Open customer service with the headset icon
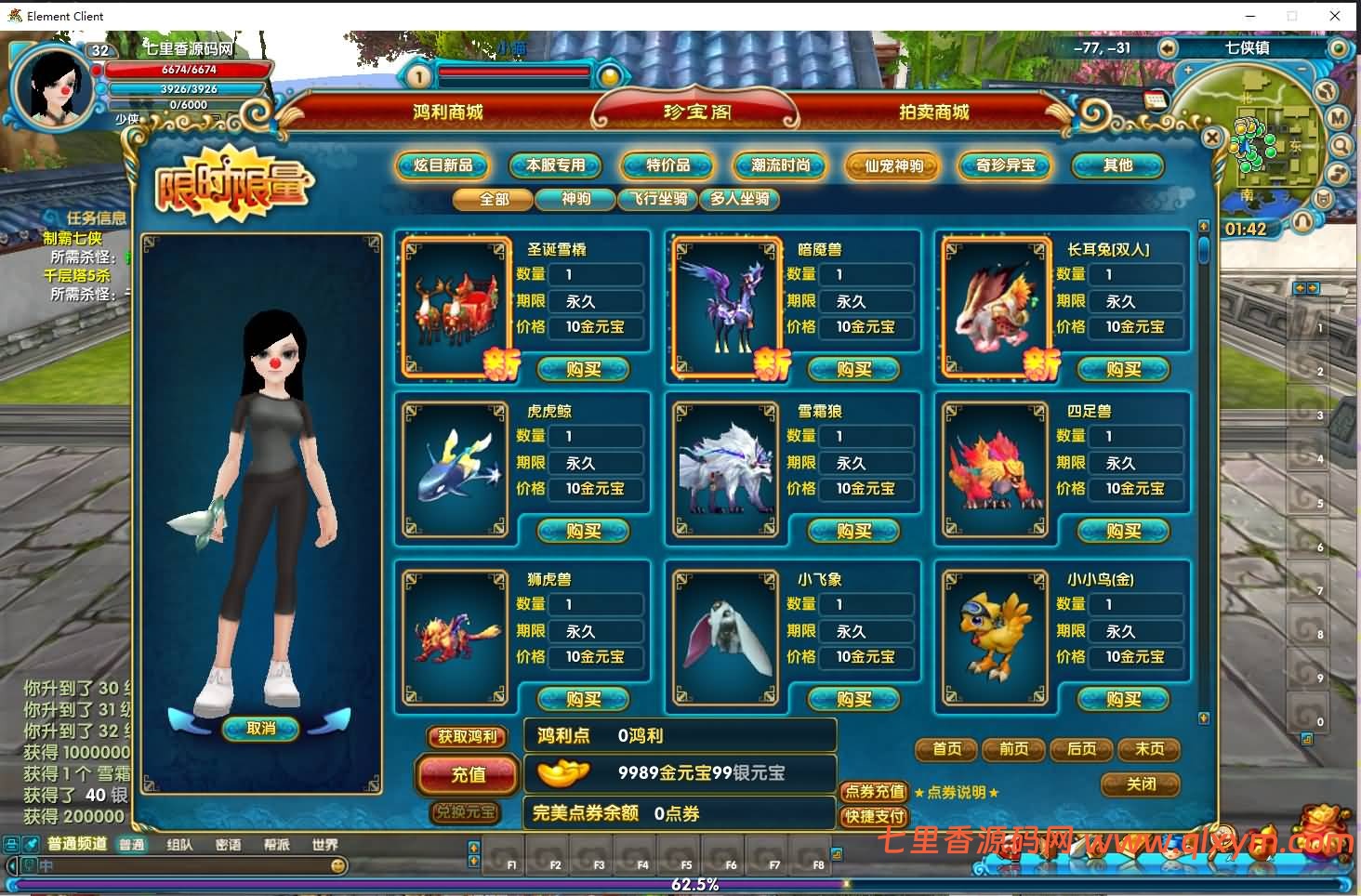The width and height of the screenshot is (1361, 896). pos(1302,221)
